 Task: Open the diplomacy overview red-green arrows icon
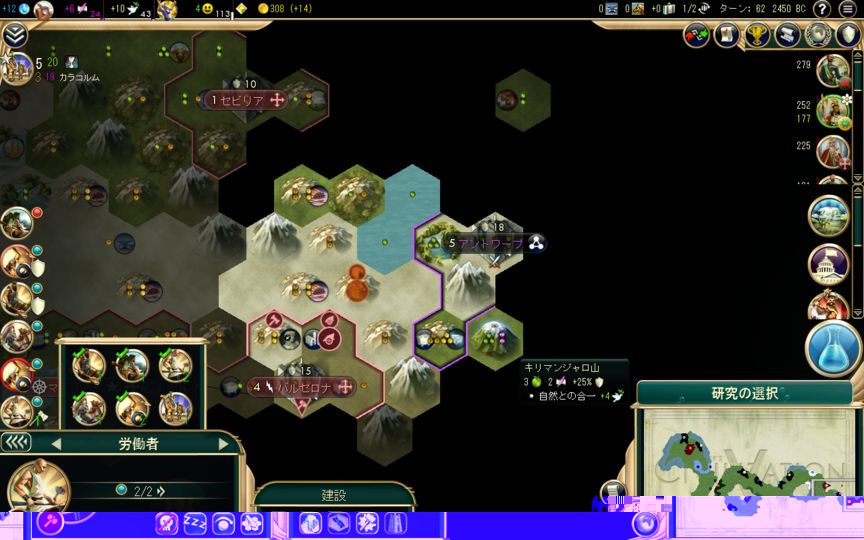point(696,35)
